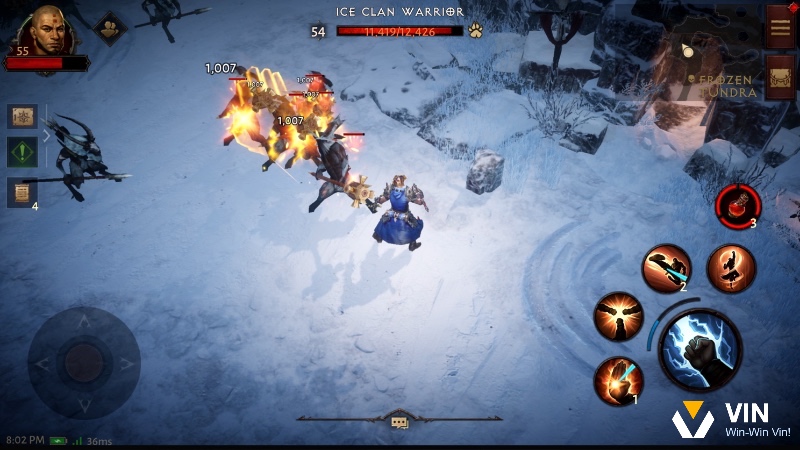The height and width of the screenshot is (450, 800).
Task: Open the party members icon
Action: (x=109, y=29)
